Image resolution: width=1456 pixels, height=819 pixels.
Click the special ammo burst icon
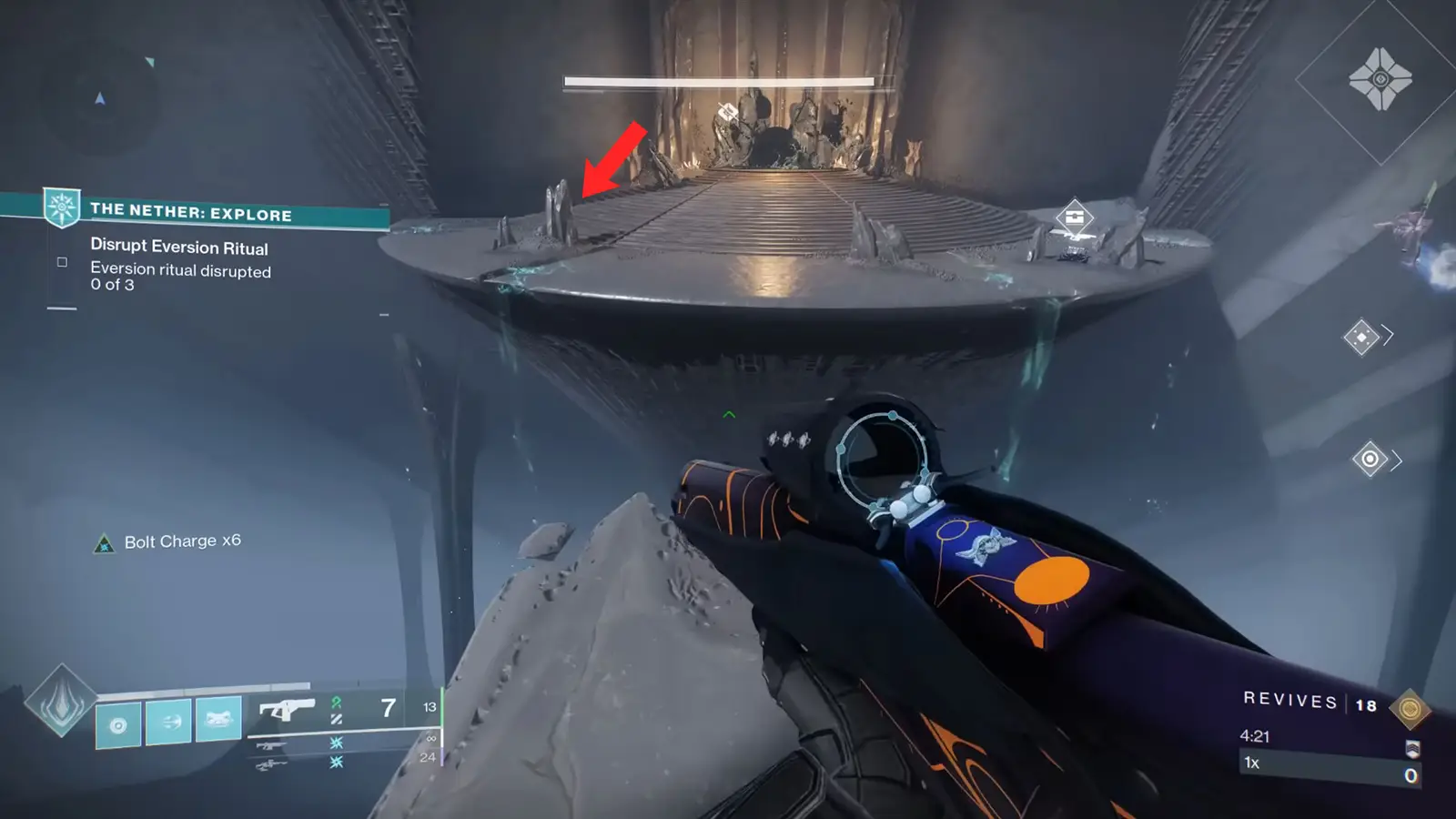[x=337, y=744]
